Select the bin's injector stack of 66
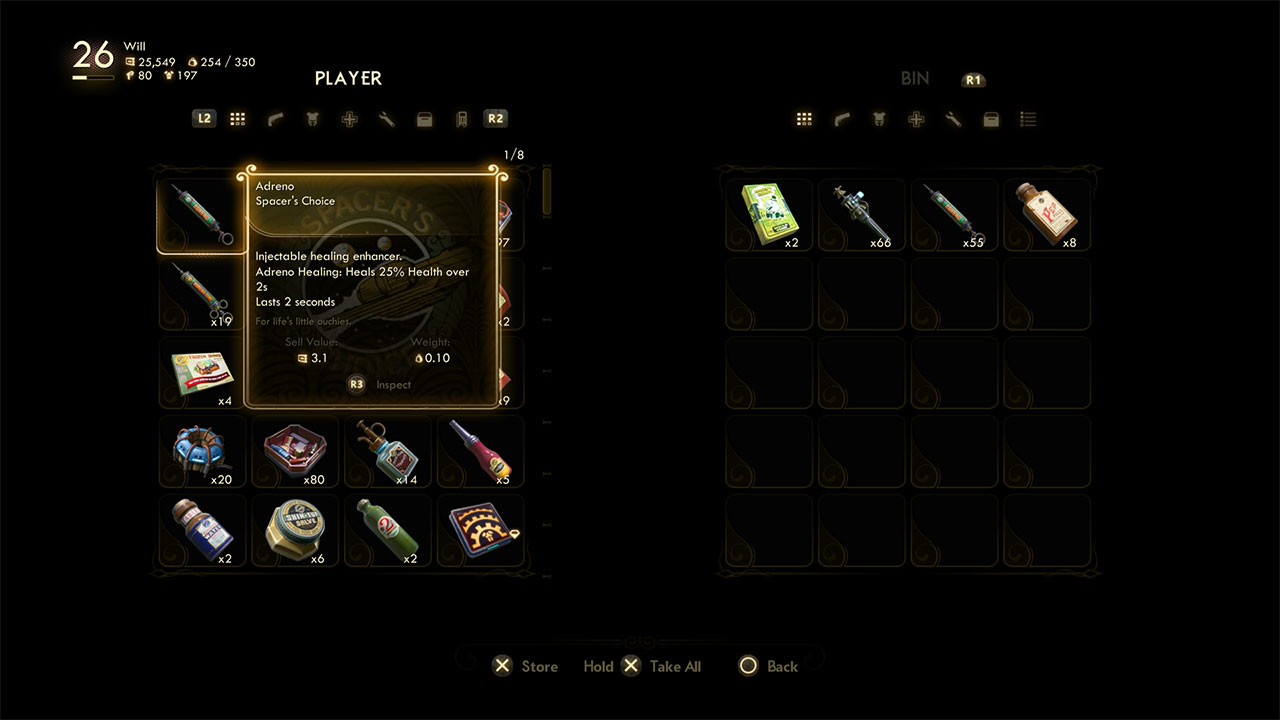 (861, 214)
